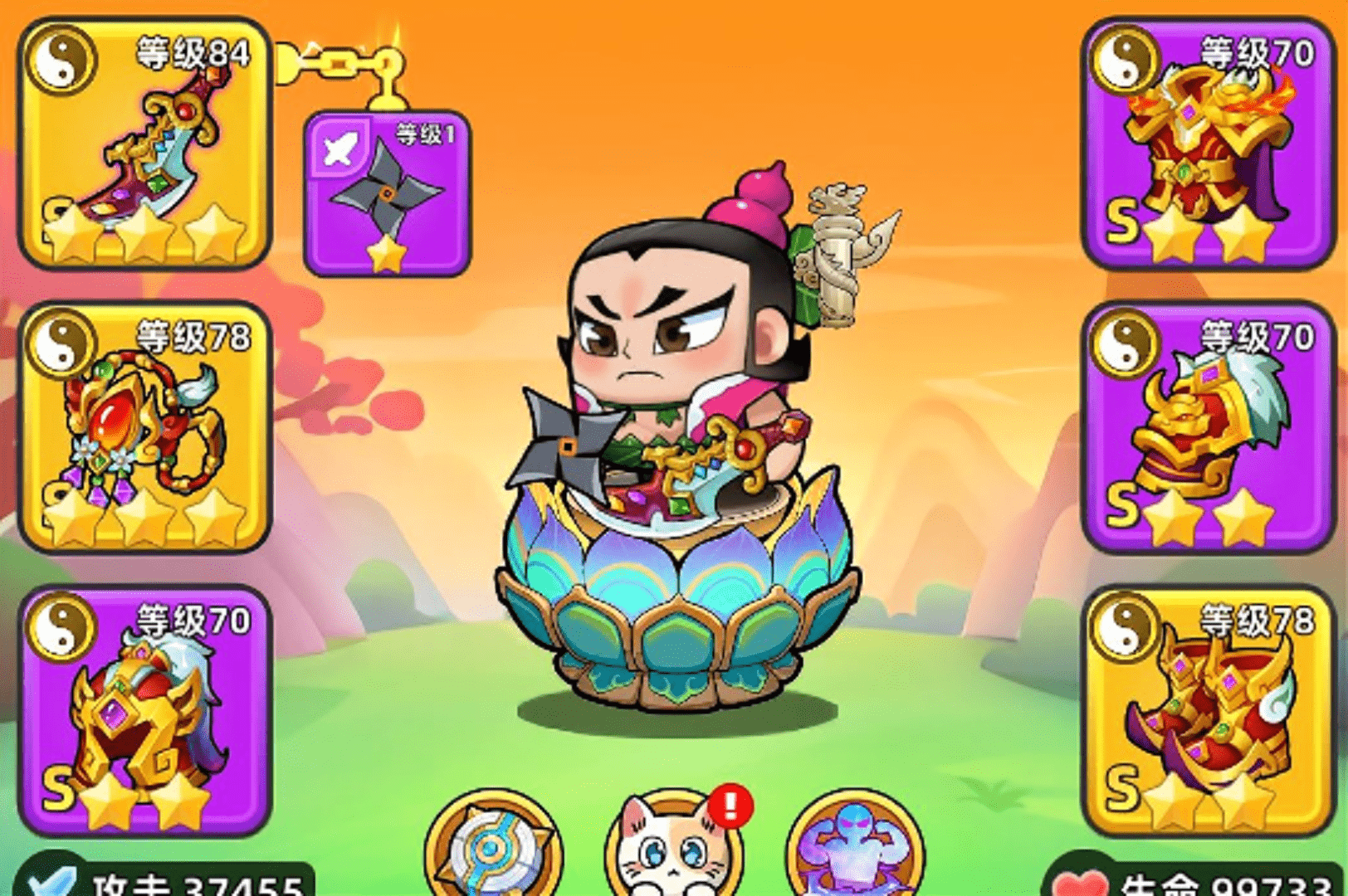Tap the blue muscular figure button
The height and width of the screenshot is (896, 1348).
pos(855,846)
